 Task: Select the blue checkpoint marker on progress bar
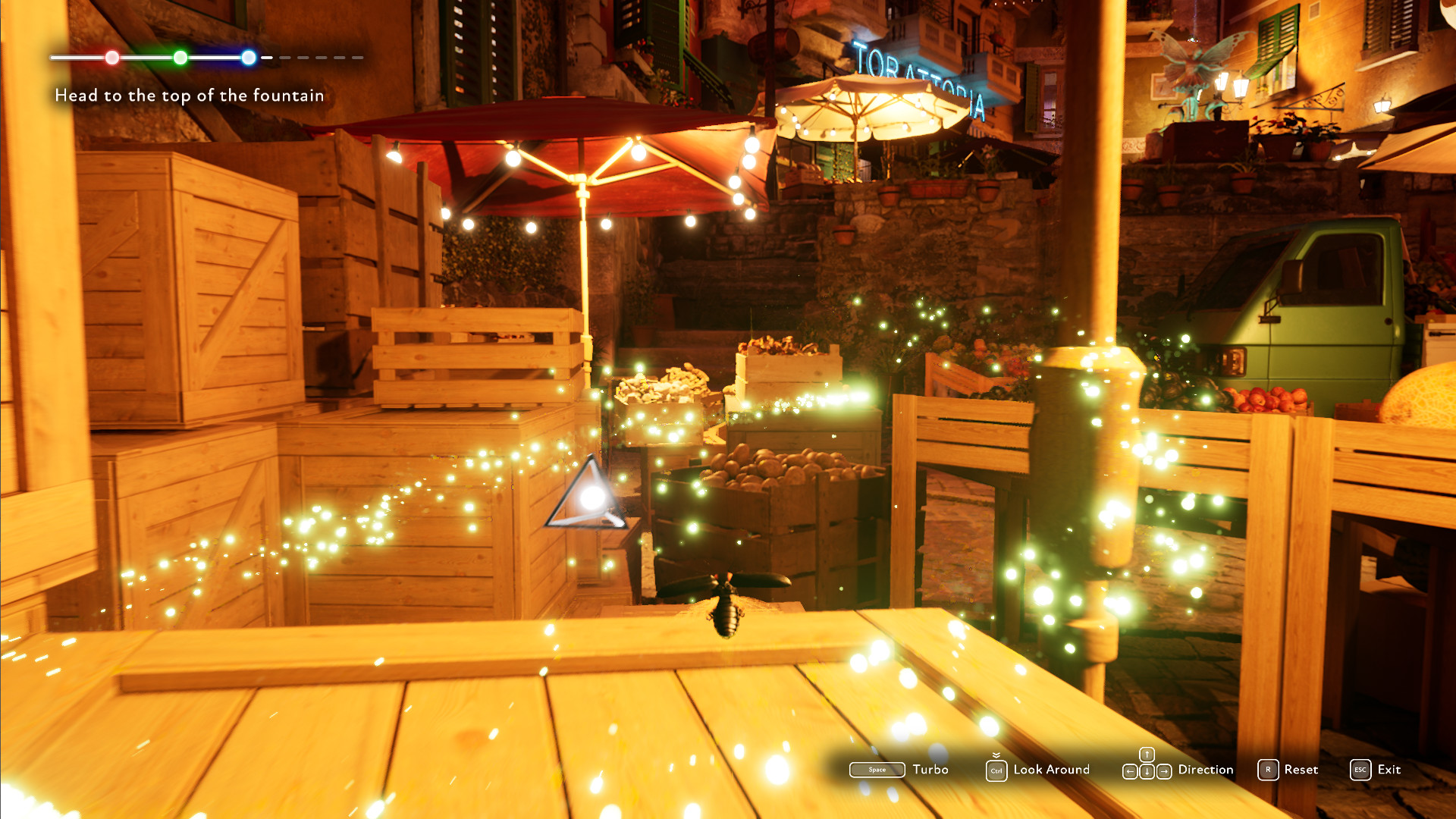[248, 57]
